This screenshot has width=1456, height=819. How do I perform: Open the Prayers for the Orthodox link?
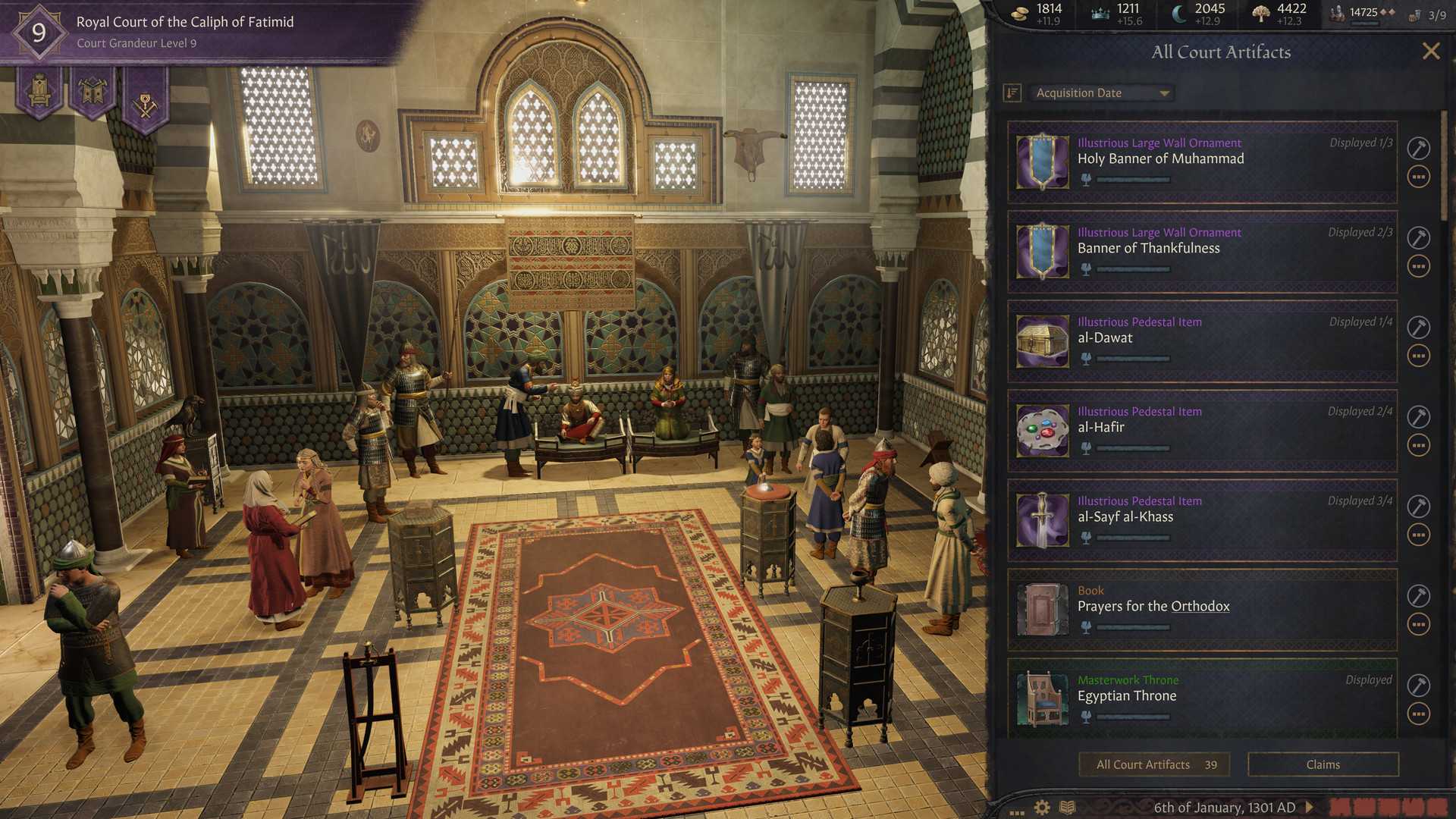coord(1200,606)
